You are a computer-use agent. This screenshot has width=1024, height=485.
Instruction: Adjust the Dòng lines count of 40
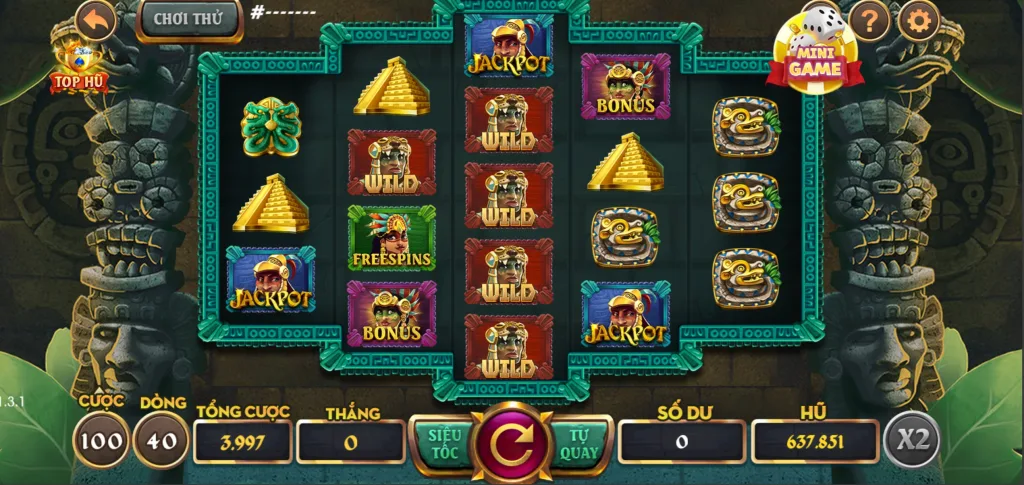(x=162, y=441)
